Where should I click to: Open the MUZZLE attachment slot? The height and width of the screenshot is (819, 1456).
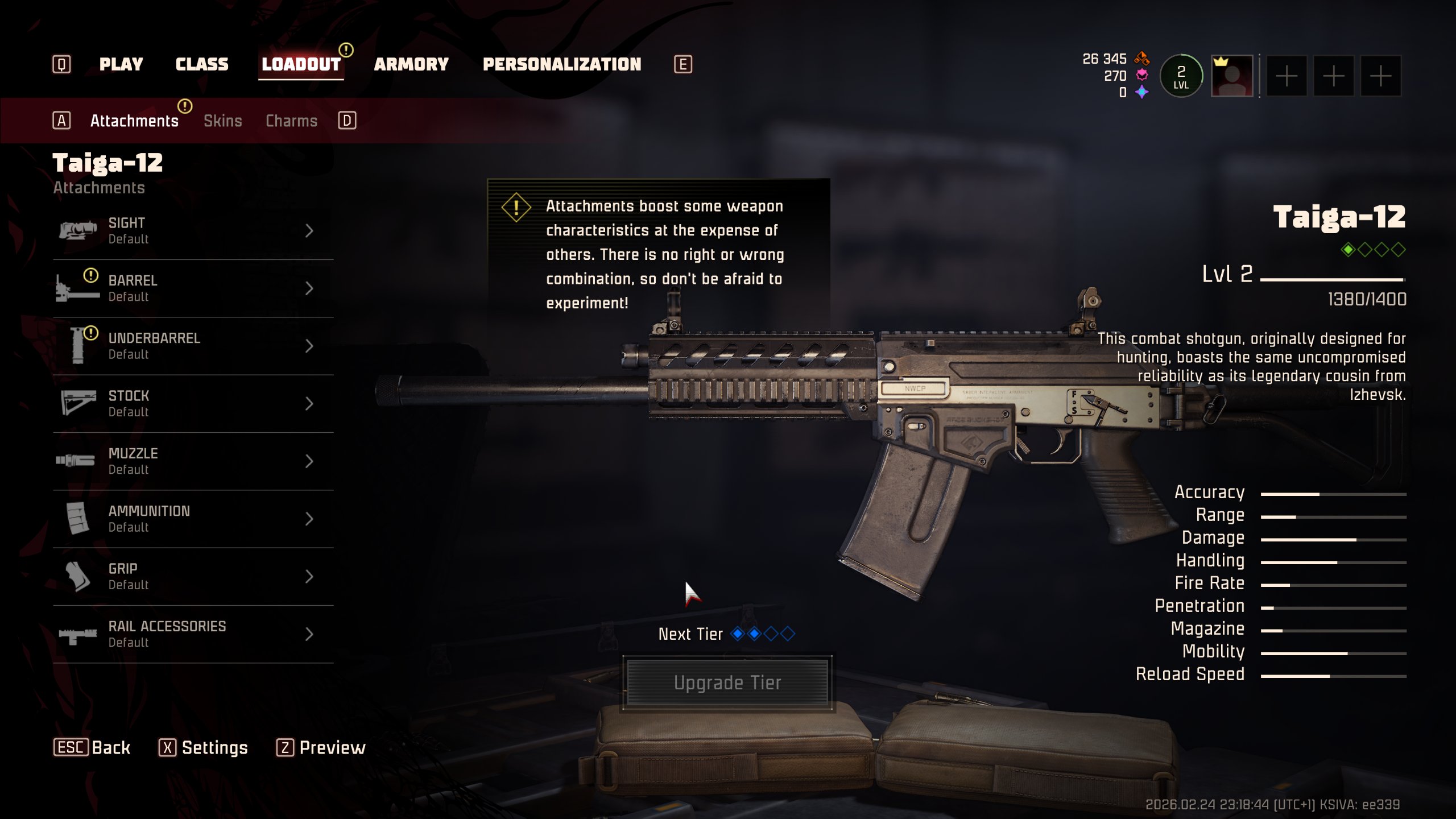tap(193, 461)
